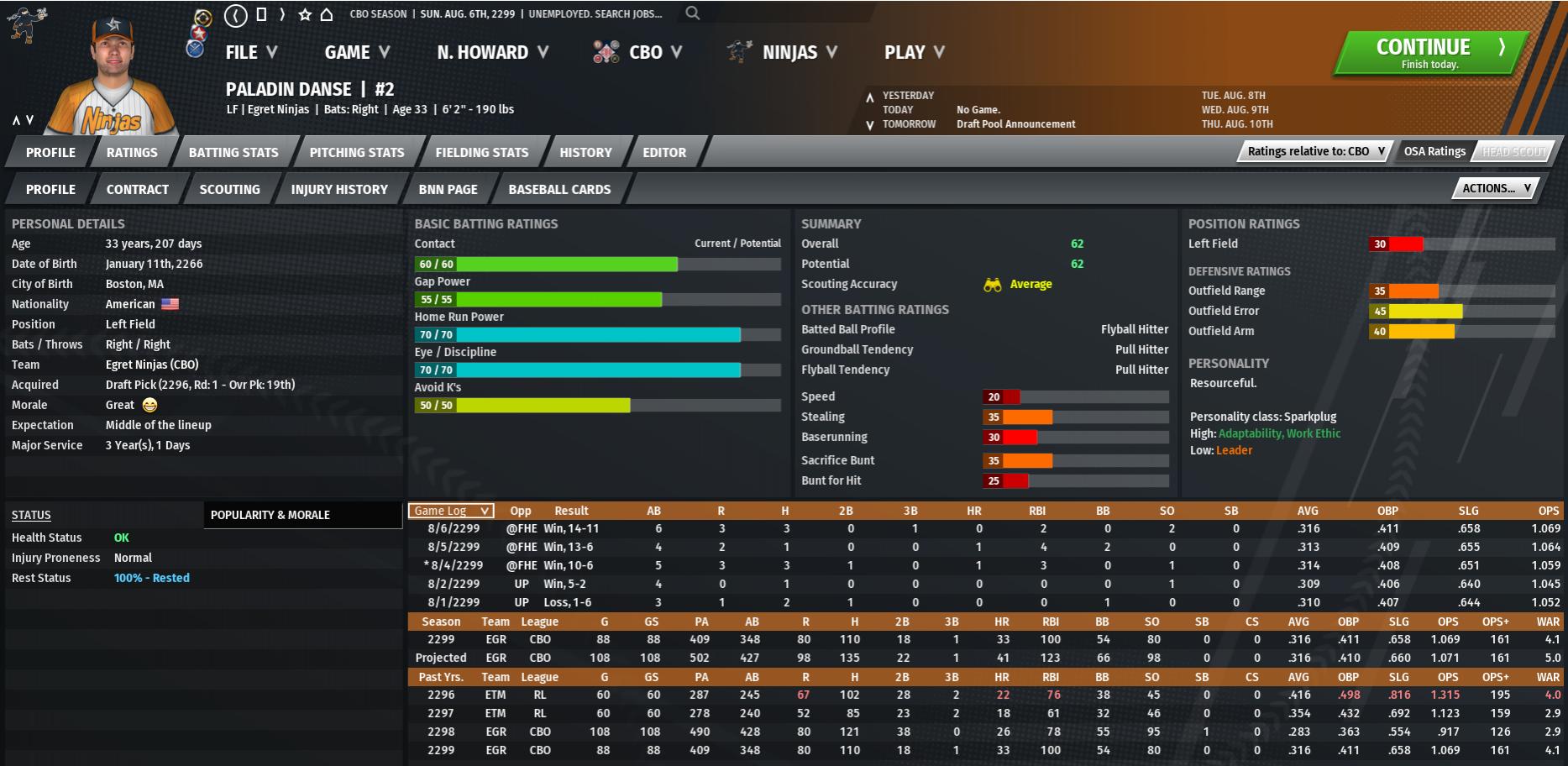Open the Baseball Cards sub-tab
The image size is (1568, 766).
[559, 189]
